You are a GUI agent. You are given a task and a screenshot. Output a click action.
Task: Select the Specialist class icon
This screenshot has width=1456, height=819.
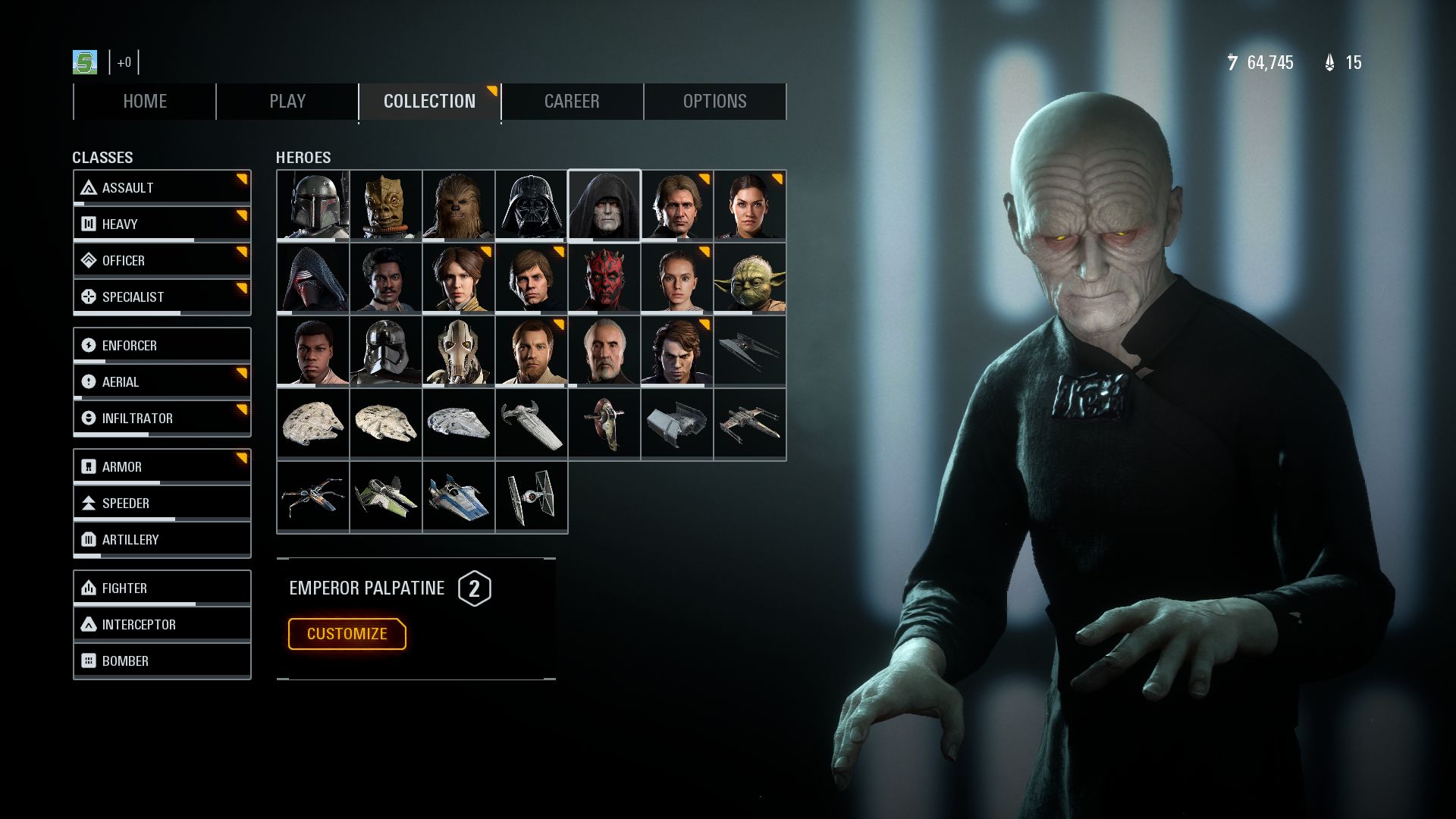pyautogui.click(x=90, y=297)
